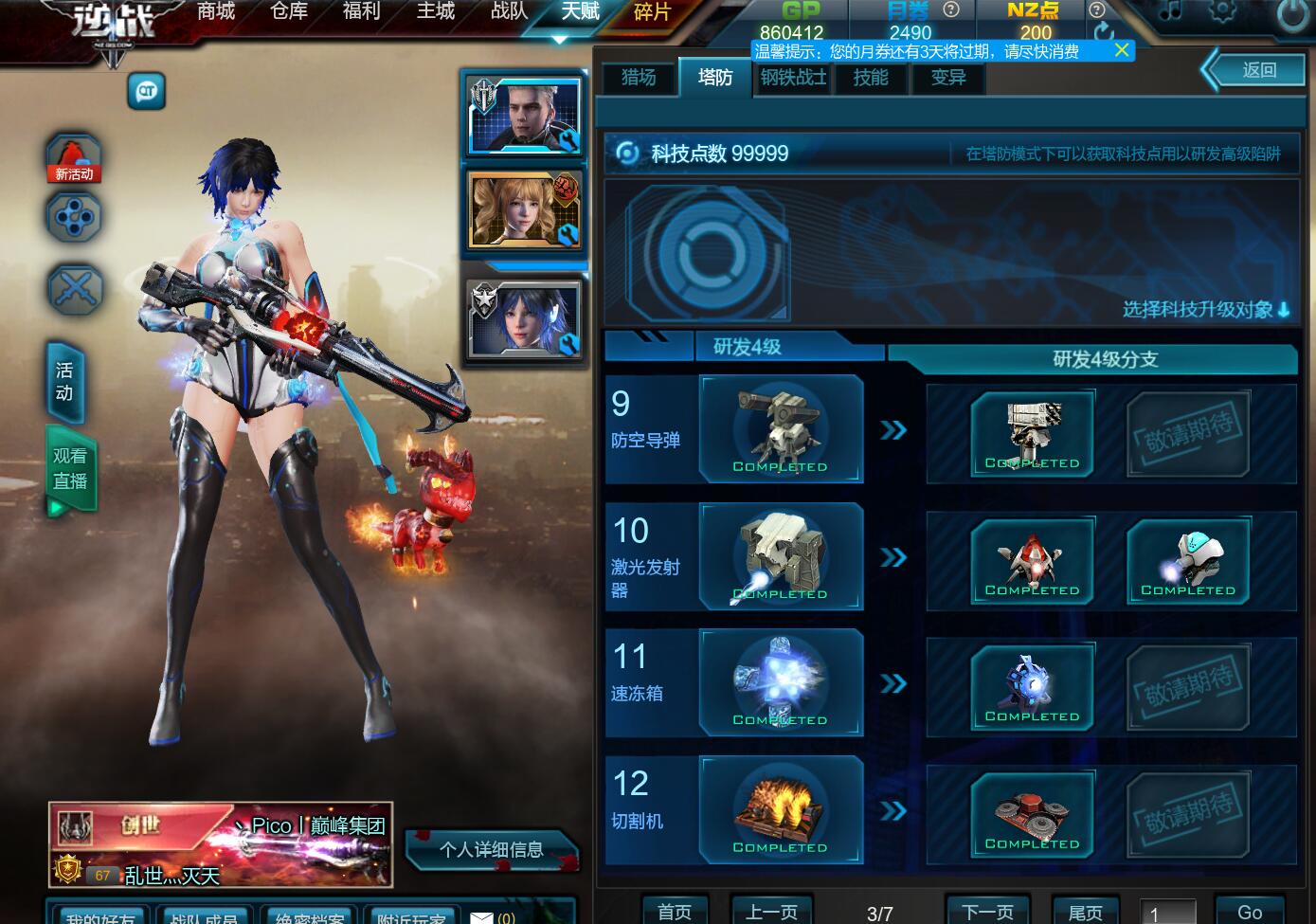
Task: Select the blonde female character portrait
Action: click(x=524, y=210)
